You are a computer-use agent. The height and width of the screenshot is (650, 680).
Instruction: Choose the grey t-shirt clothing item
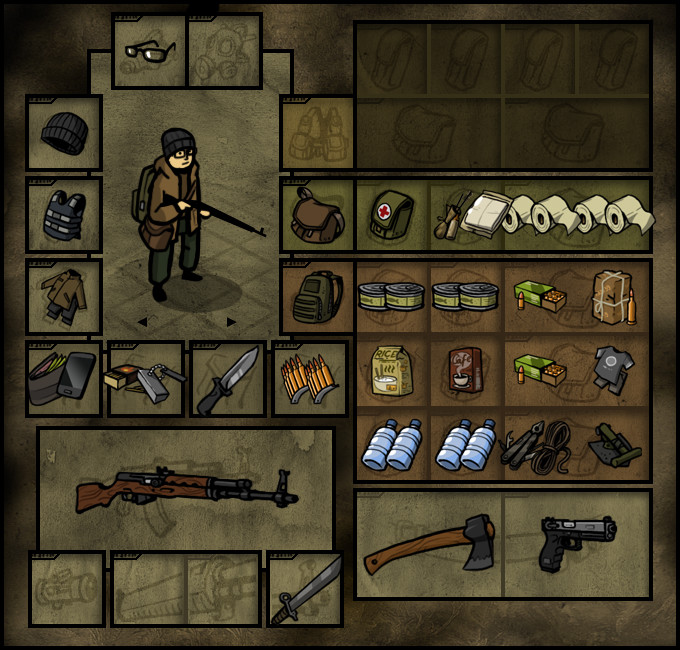pos(614,368)
